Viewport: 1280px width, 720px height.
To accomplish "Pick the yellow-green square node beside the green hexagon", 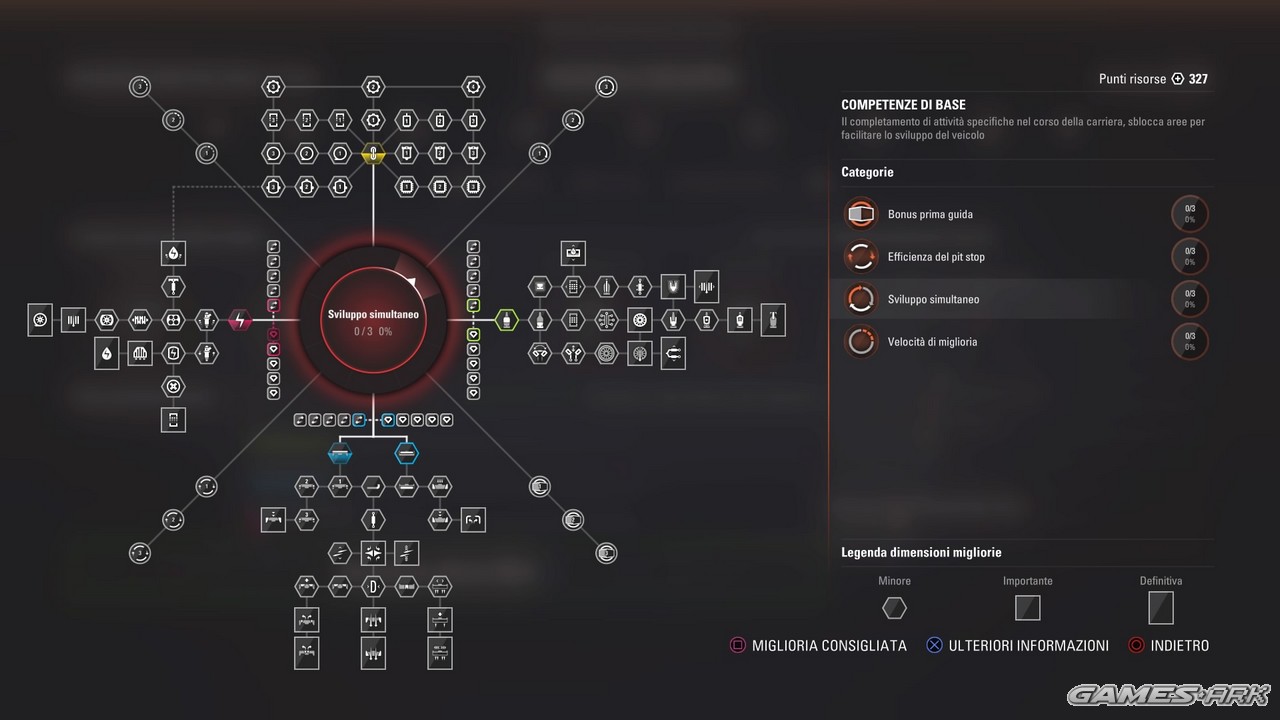I will tap(473, 305).
